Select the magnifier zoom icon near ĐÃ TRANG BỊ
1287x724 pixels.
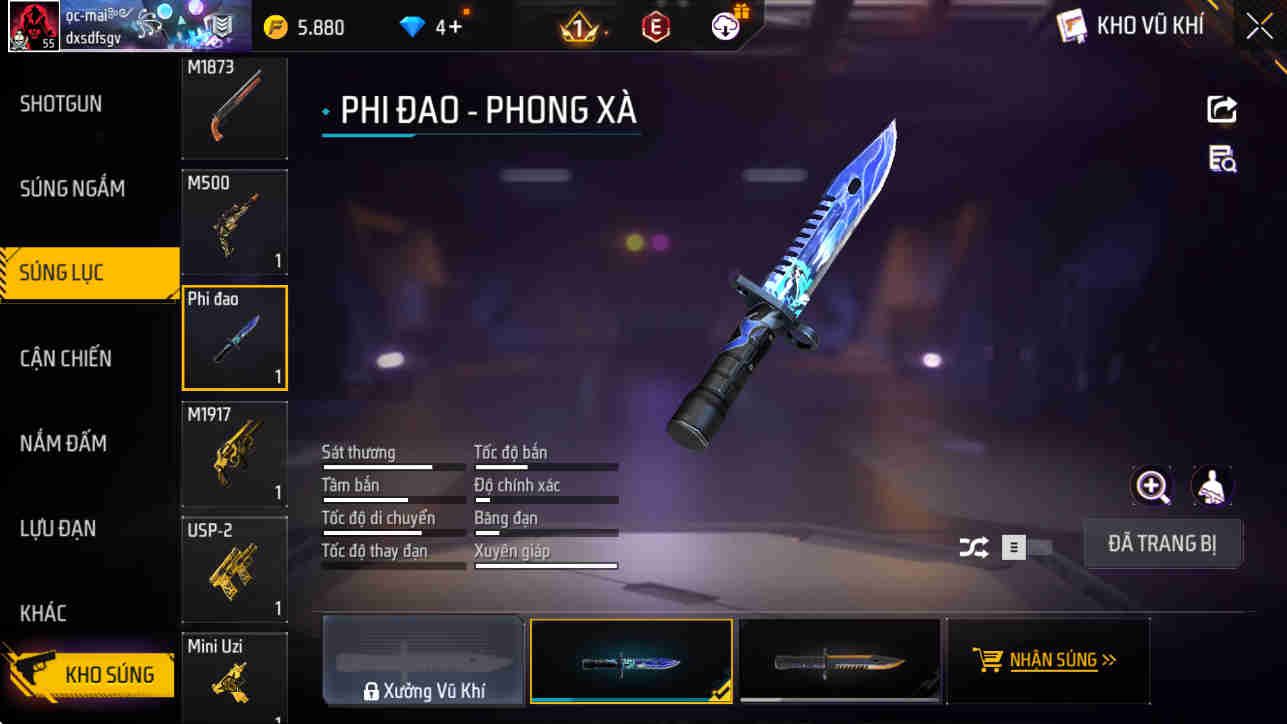pos(1152,489)
